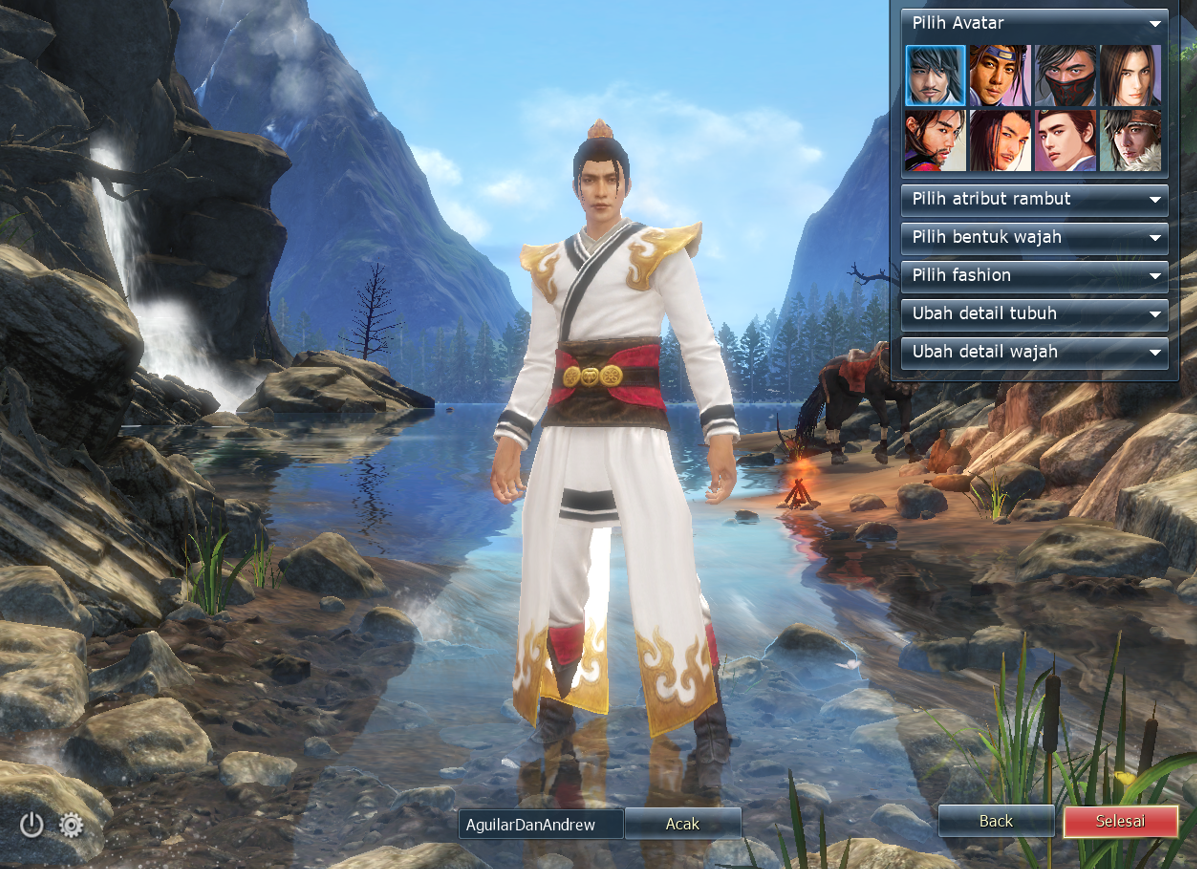Screen dimensions: 1197x869
Task: Open the Ubah detail tubuh section
Action: coord(1034,313)
